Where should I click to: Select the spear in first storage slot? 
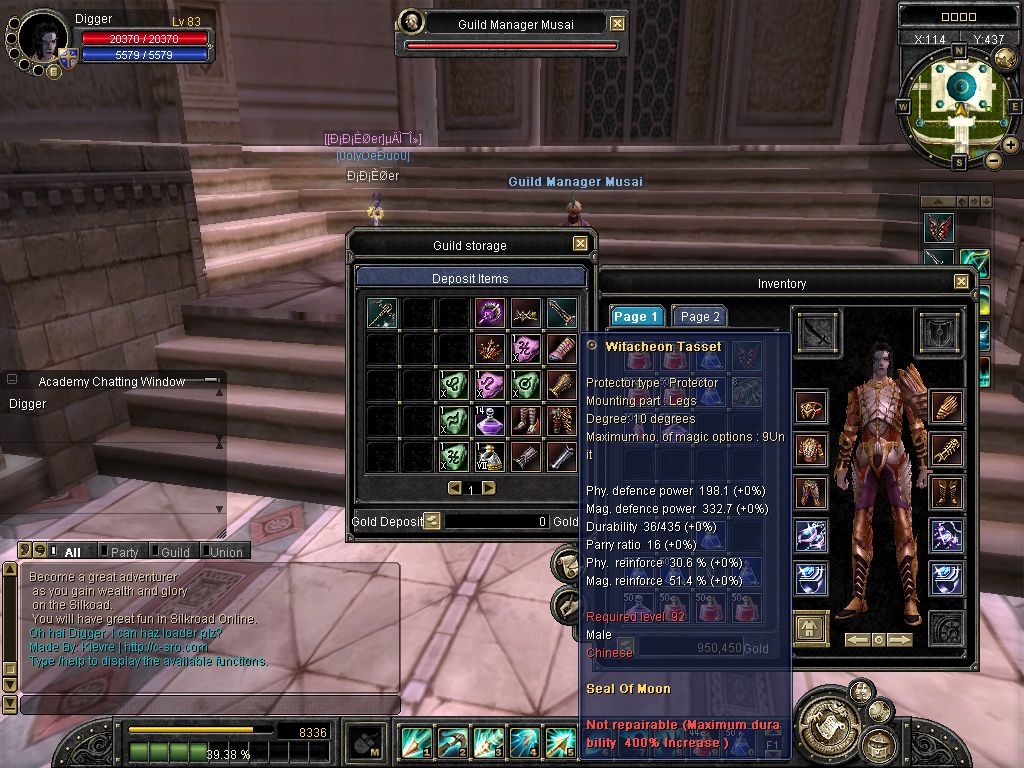pyautogui.click(x=381, y=312)
